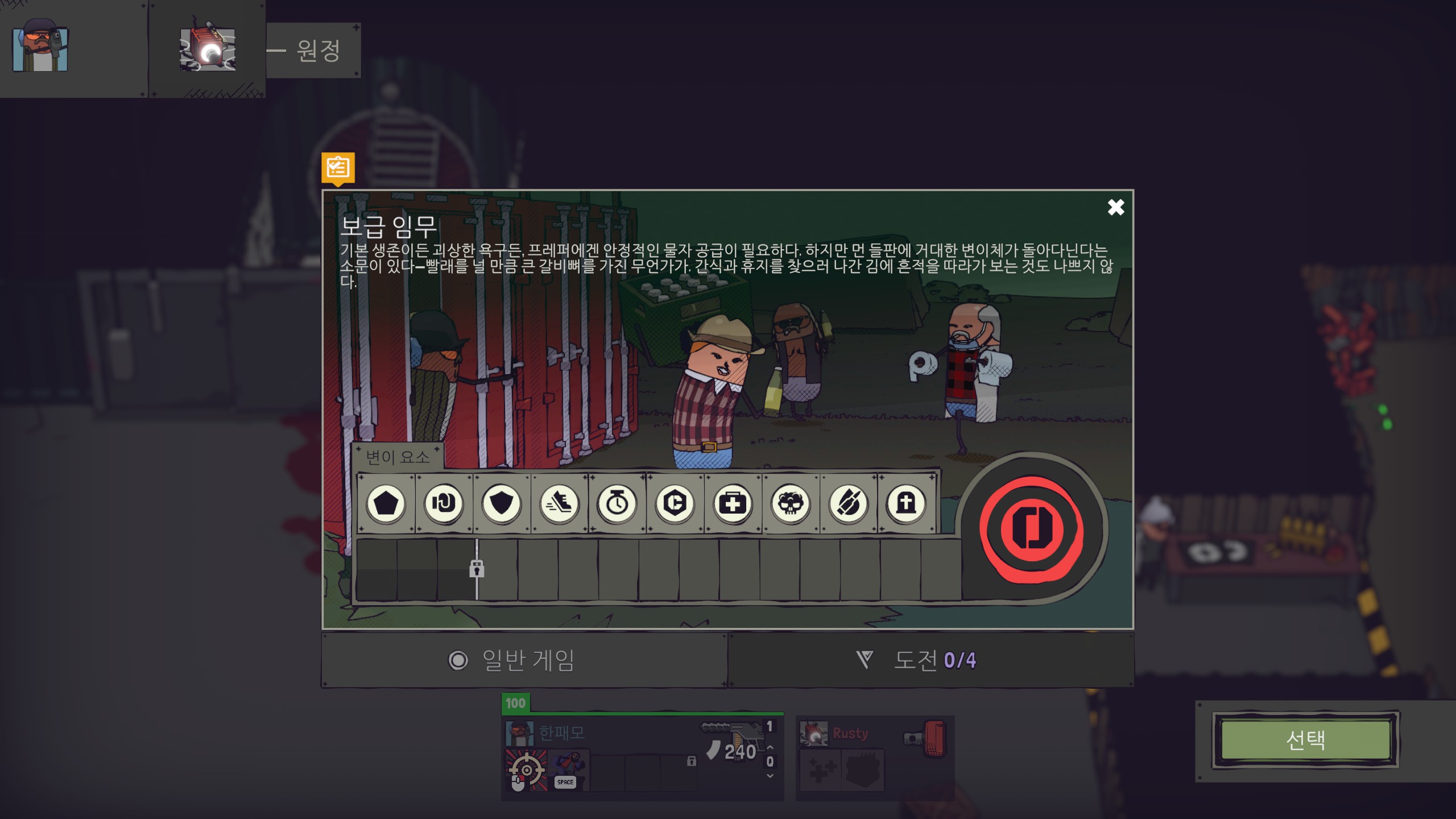Click the green 선택 button

click(1305, 741)
